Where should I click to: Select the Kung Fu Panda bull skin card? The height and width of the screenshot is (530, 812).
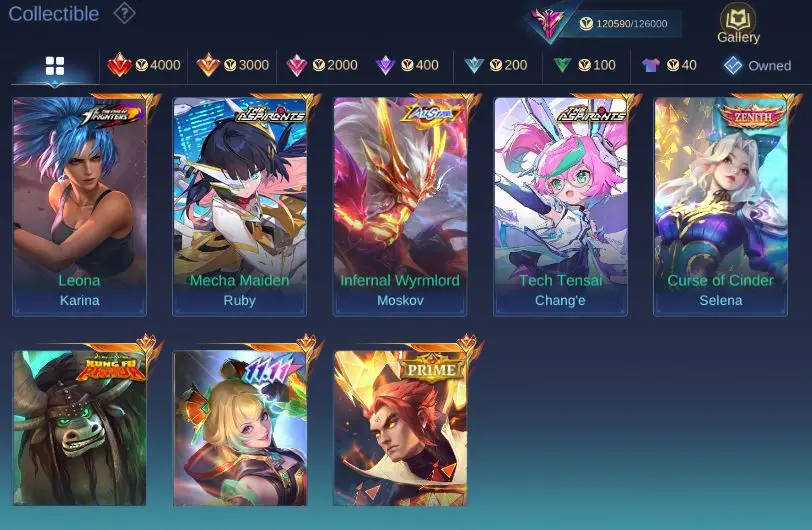point(80,427)
